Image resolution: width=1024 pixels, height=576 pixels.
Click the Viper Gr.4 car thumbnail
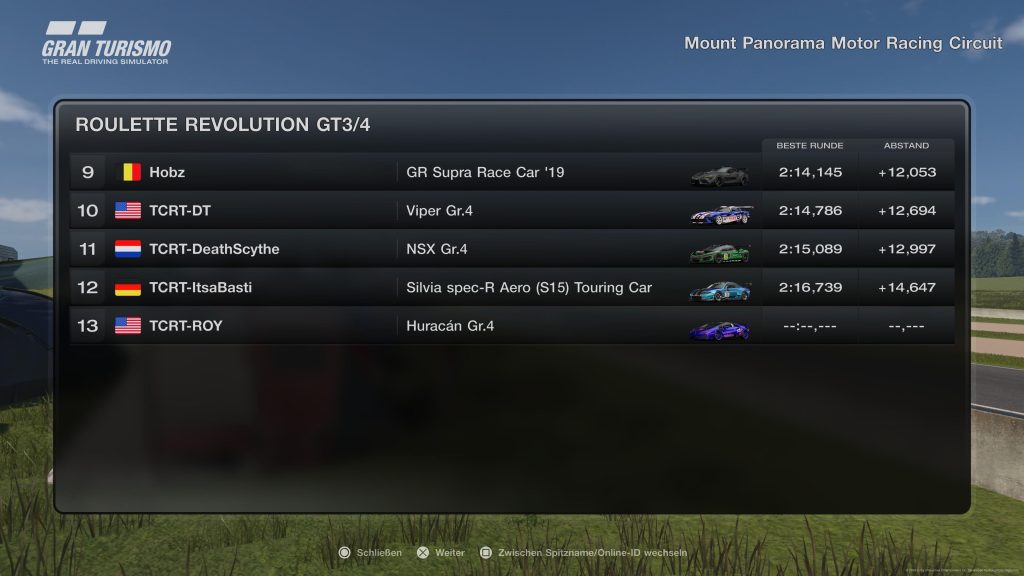click(x=720, y=213)
